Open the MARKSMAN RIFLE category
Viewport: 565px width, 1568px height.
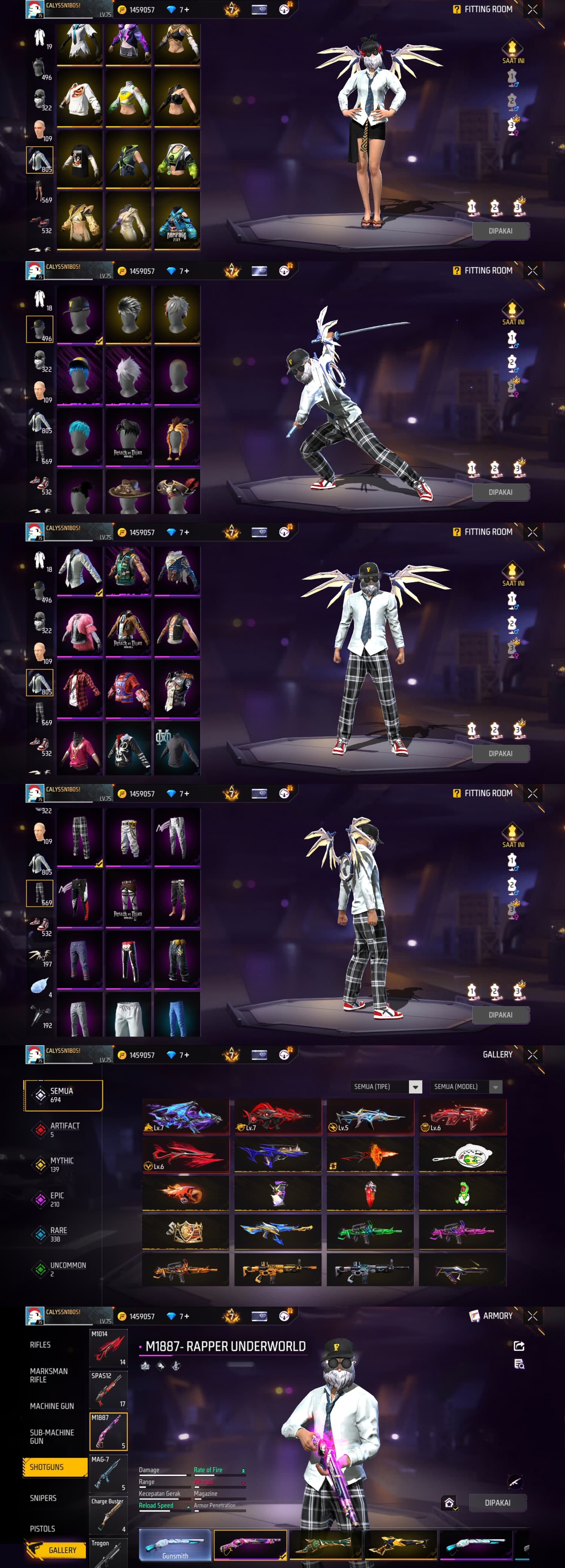coord(49,1375)
